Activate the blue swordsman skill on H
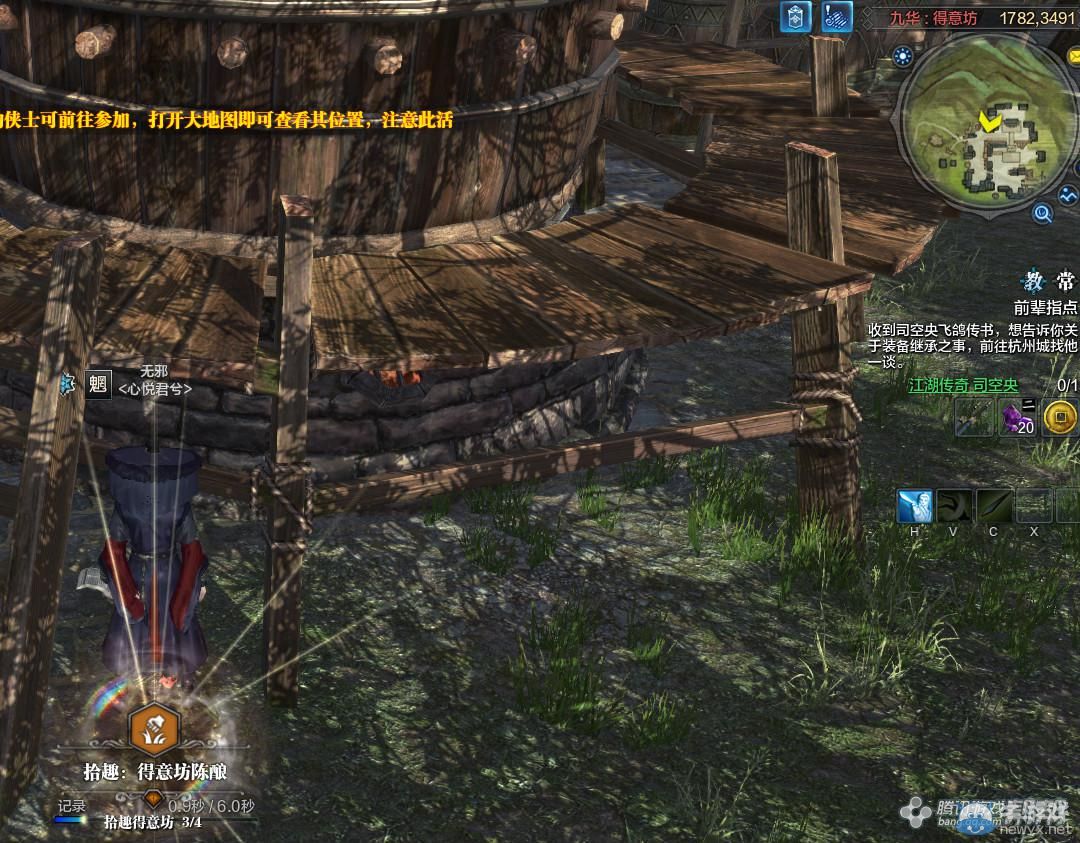 (915, 506)
